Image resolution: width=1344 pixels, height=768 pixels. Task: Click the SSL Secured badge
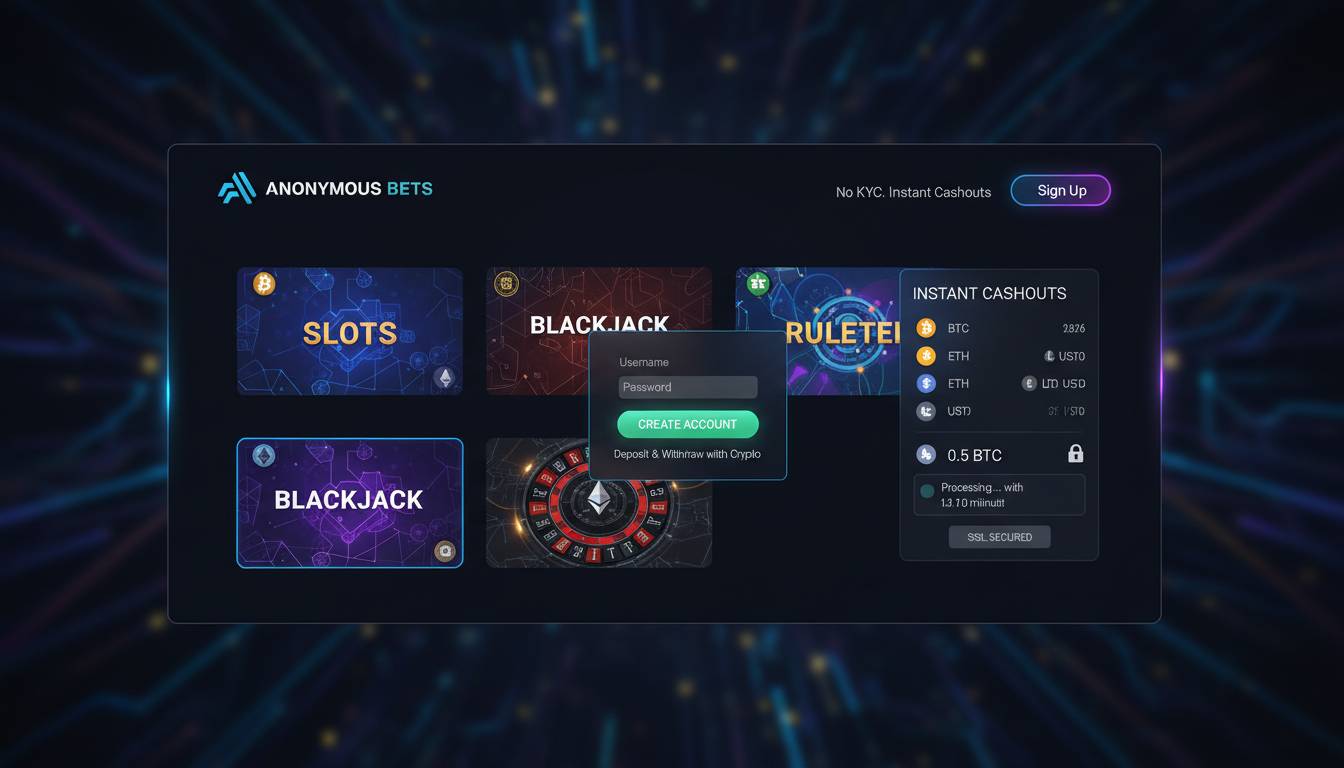coord(999,536)
